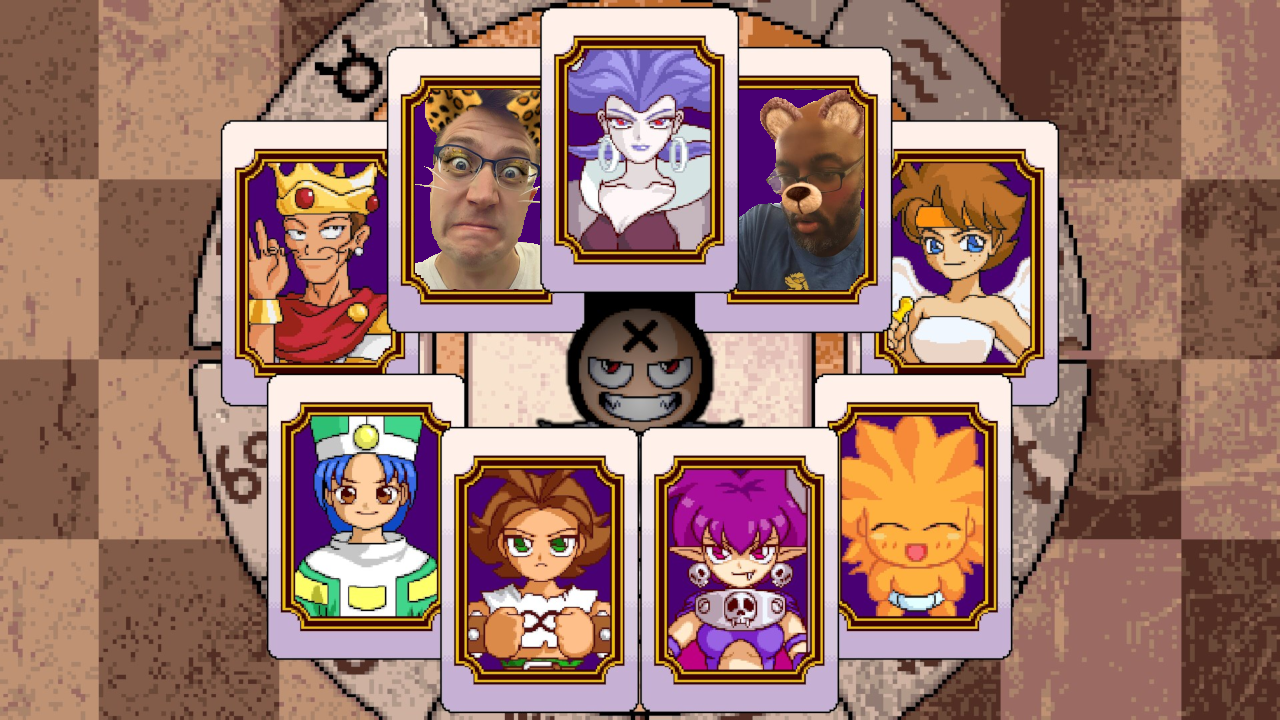Choose the purple-haired elf with skull collar
Viewport: 1280px width, 720px height.
click(739, 570)
